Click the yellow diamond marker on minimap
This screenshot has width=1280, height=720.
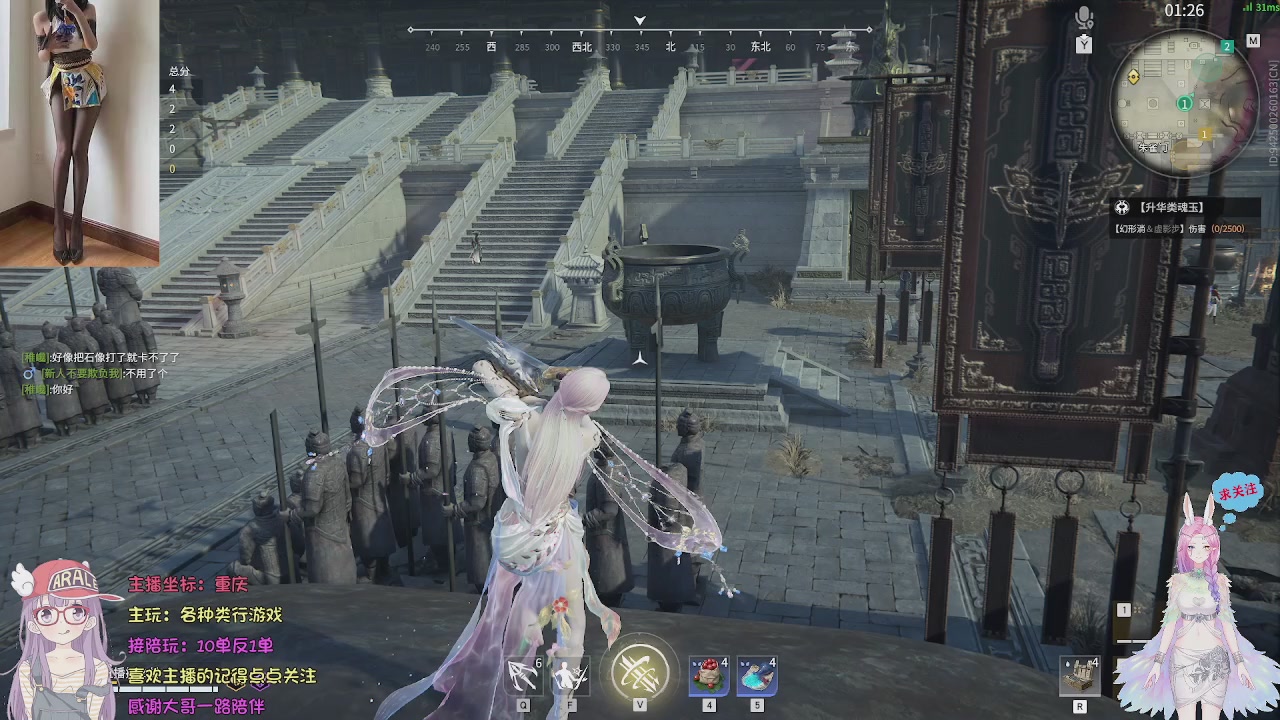pos(1134,77)
